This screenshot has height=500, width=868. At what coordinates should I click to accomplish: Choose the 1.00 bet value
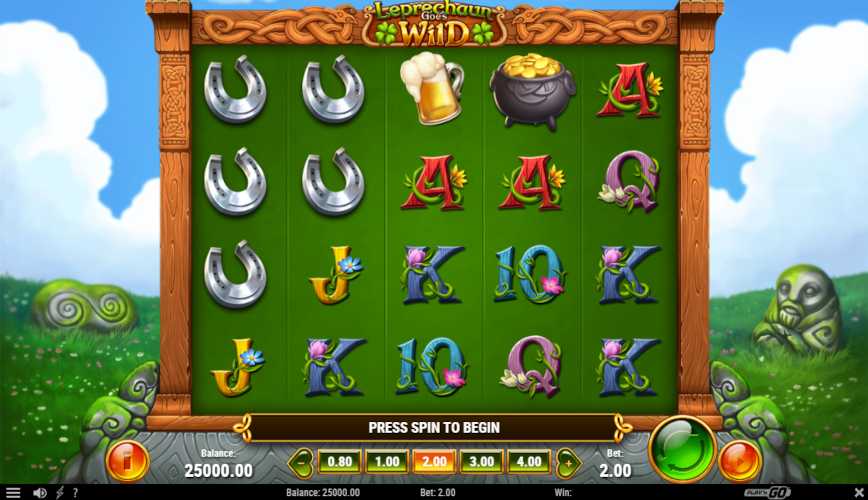pos(385,462)
